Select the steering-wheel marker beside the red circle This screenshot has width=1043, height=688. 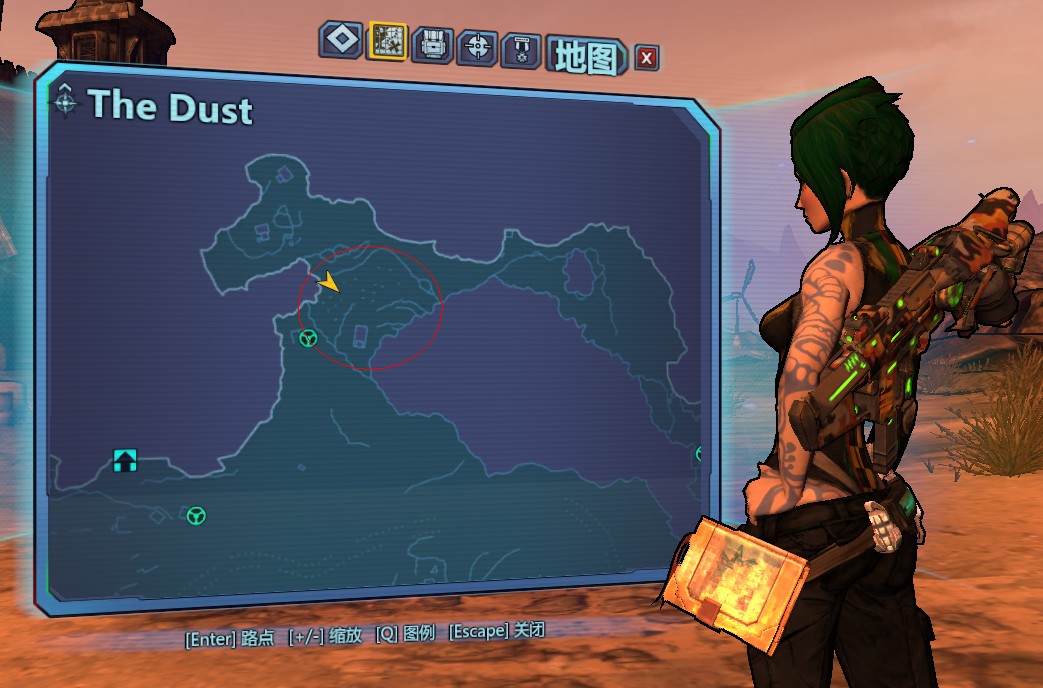click(308, 339)
